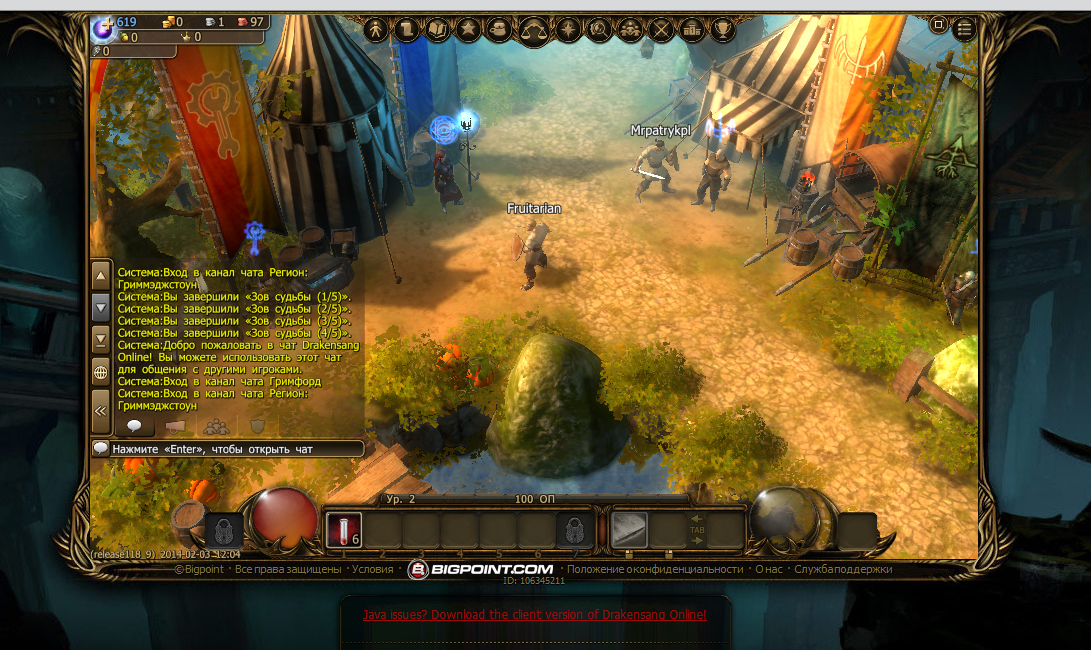Open the crossed swords PvP icon
Viewport: 1091px width, 650px height.
click(x=661, y=30)
